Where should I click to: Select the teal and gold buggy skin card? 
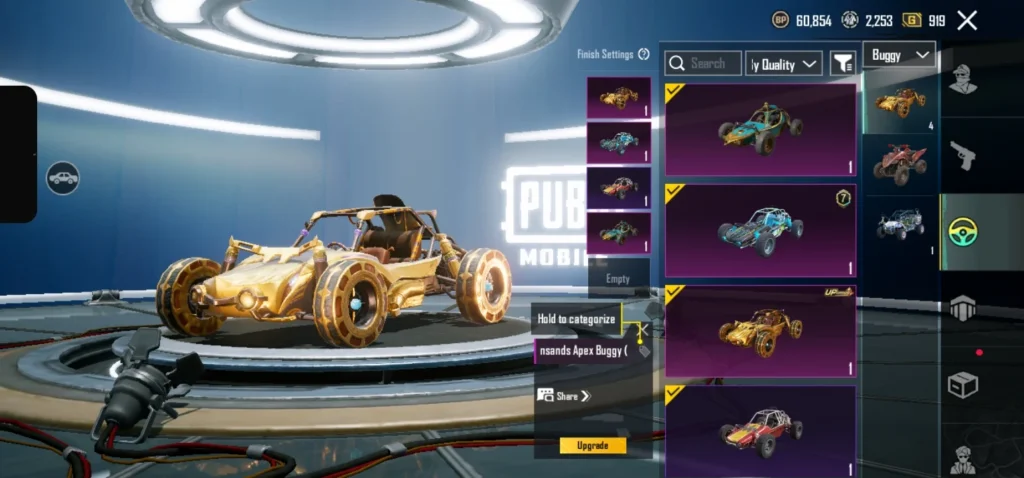pyautogui.click(x=760, y=129)
